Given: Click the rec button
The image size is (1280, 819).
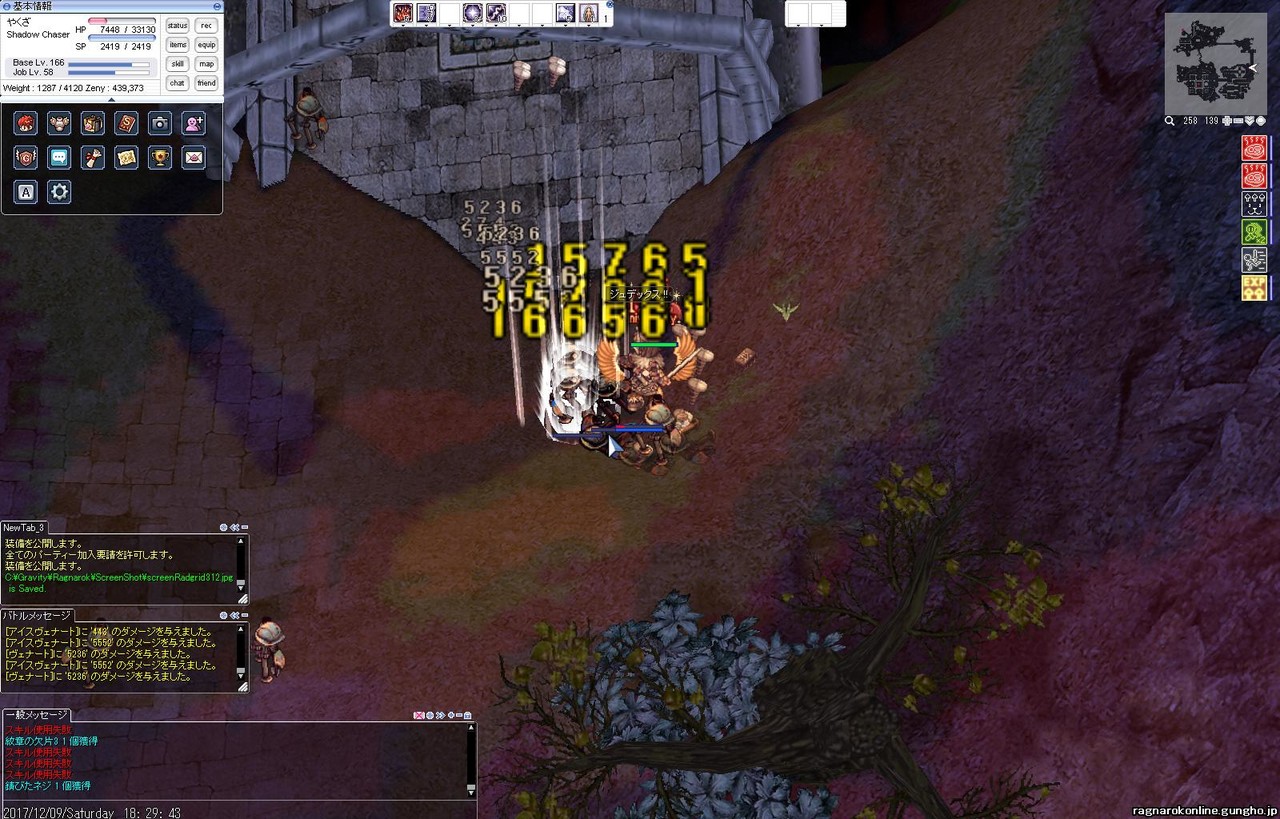Looking at the screenshot, I should click(x=206, y=26).
